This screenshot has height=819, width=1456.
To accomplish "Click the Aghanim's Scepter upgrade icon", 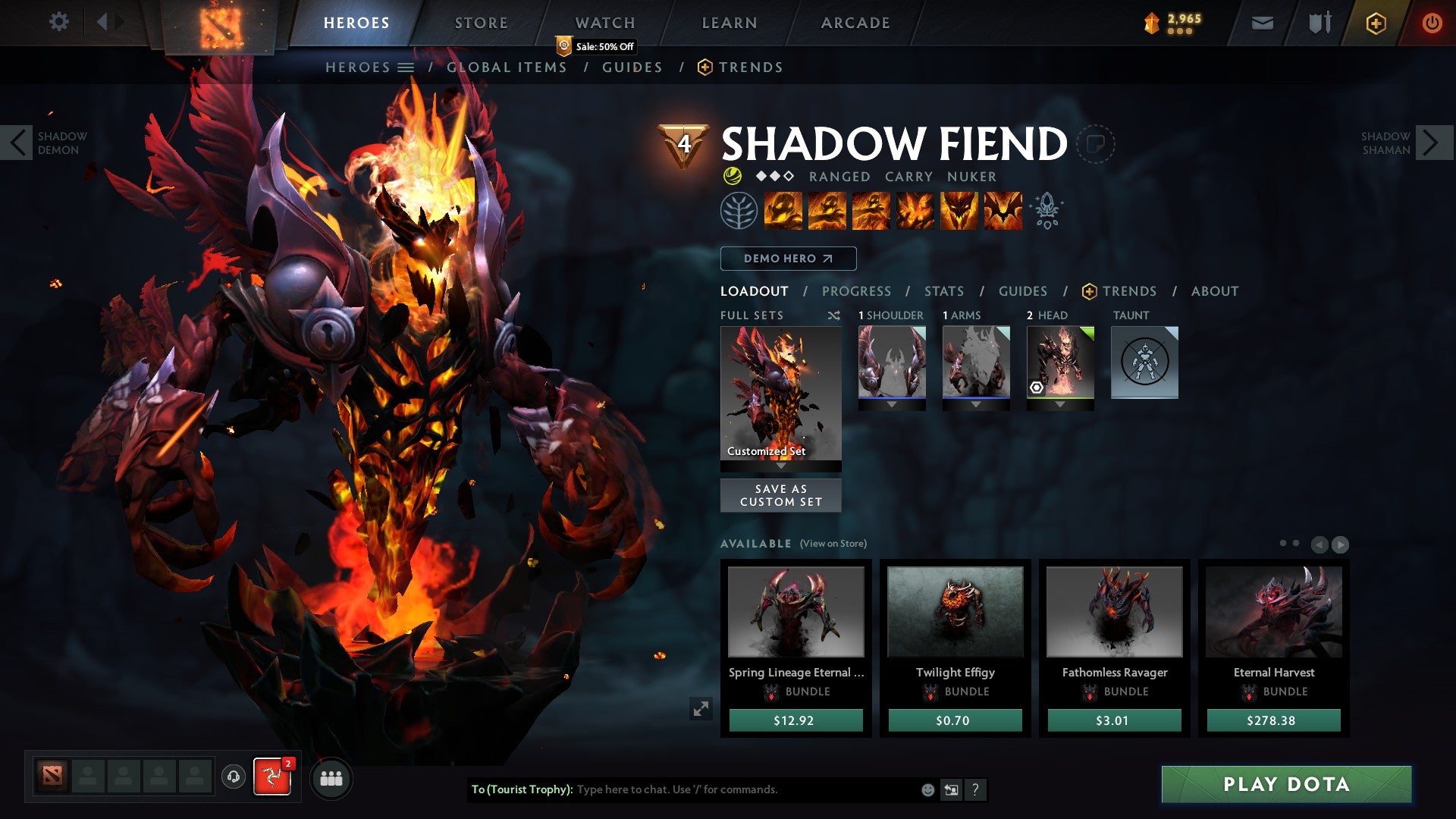I will tap(1047, 212).
